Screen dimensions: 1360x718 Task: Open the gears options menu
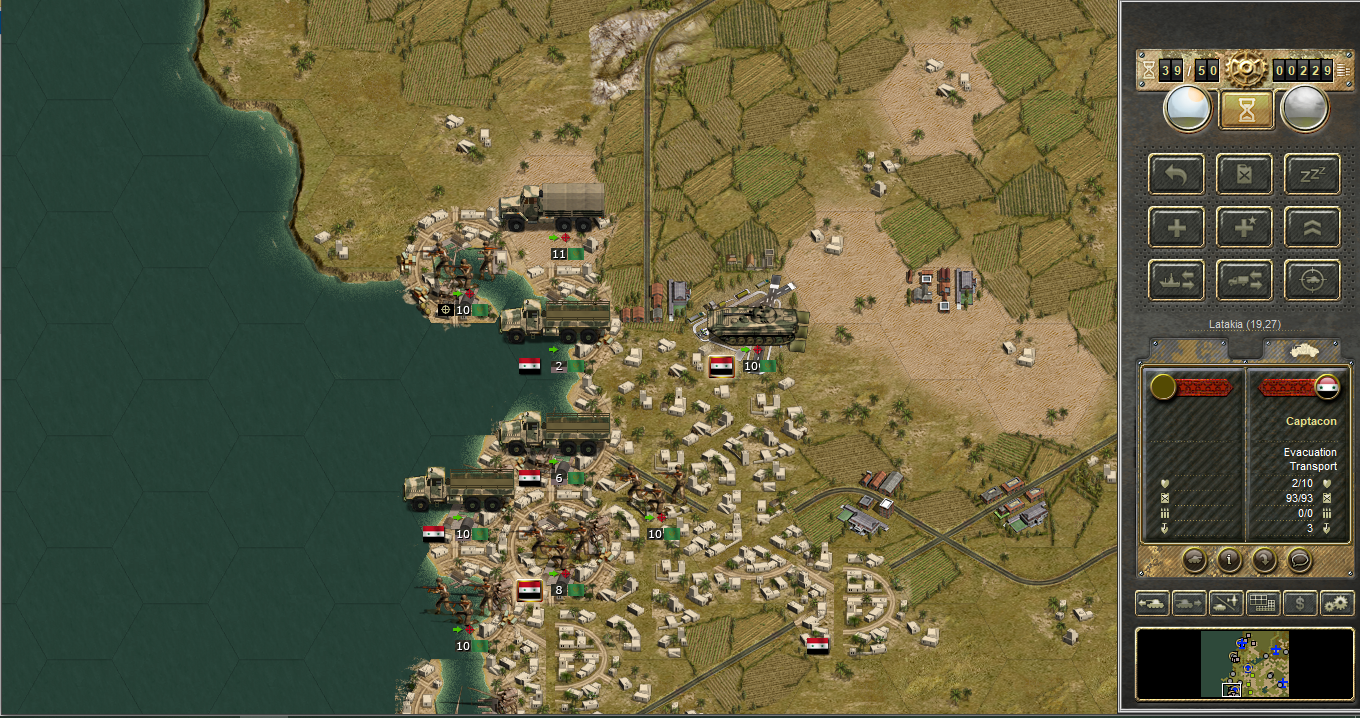pos(1336,603)
